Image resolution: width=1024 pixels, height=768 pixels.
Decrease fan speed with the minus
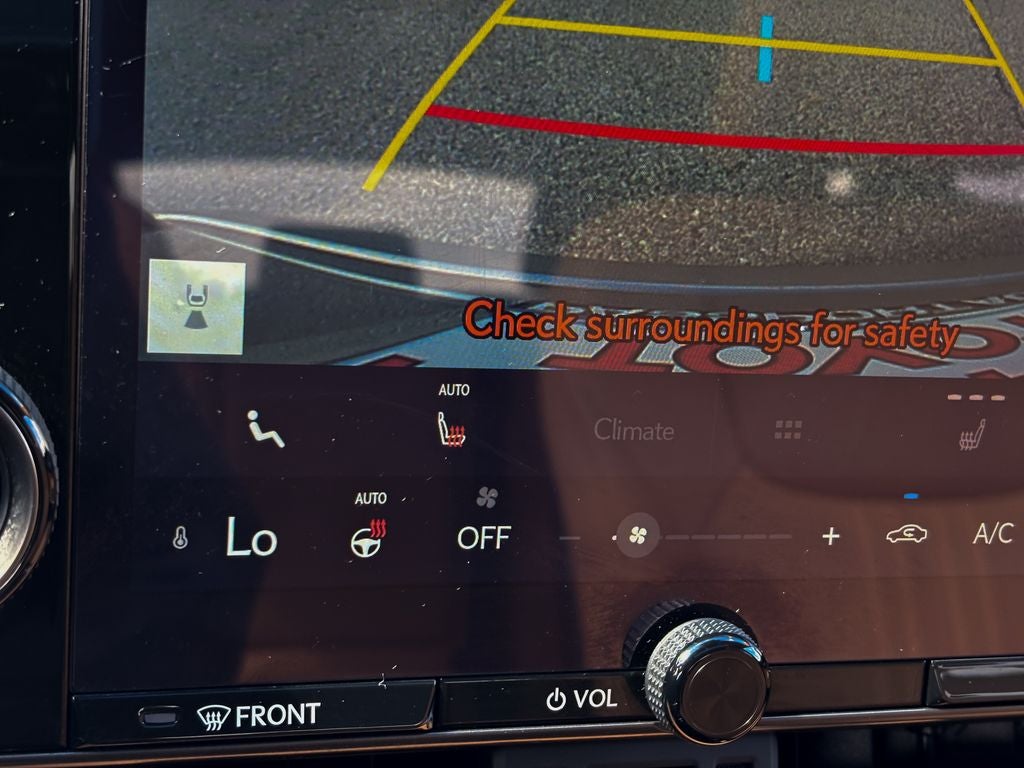(x=569, y=538)
